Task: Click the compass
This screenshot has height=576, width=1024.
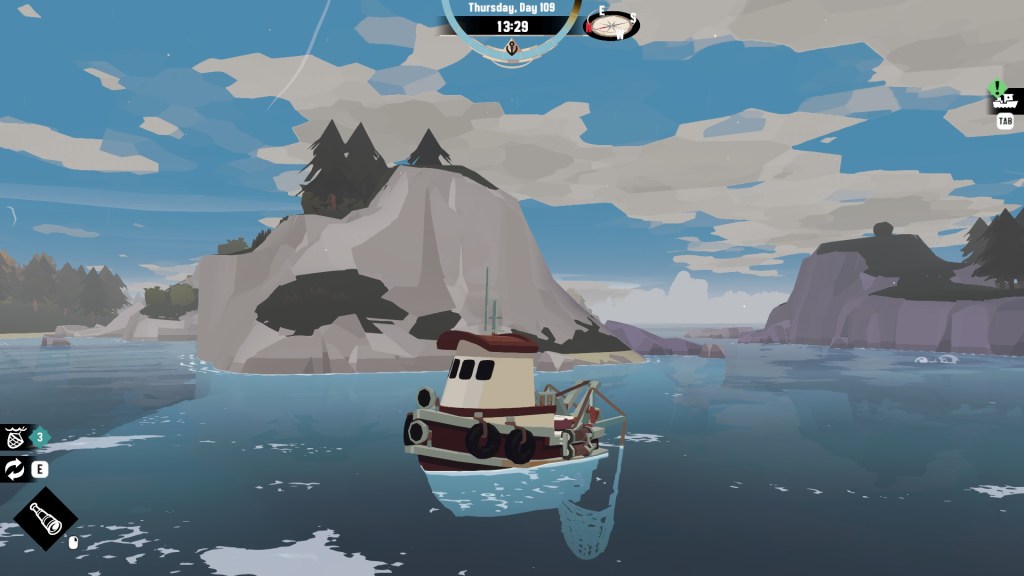Action: [611, 25]
